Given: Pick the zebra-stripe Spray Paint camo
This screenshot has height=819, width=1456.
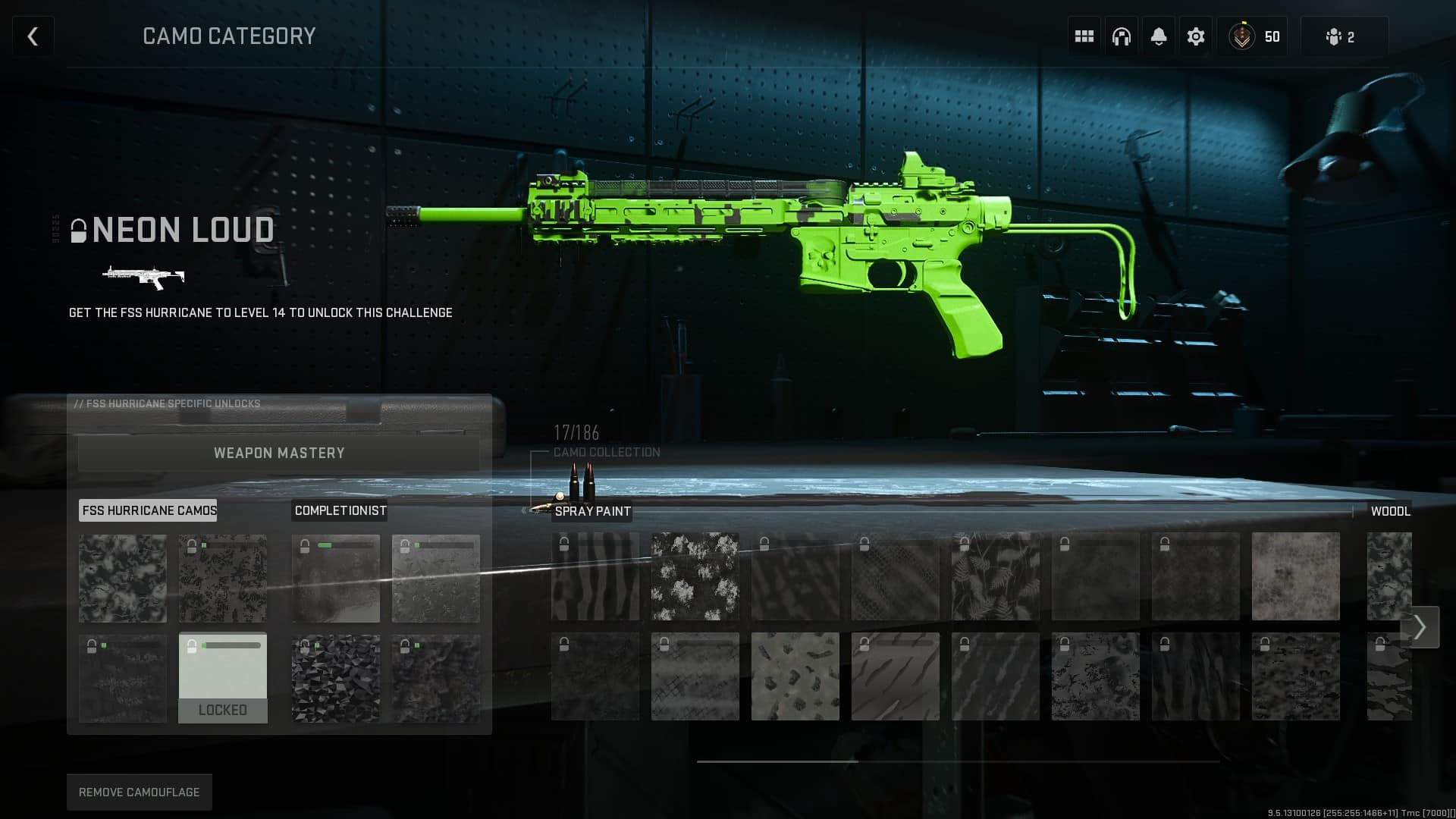Looking at the screenshot, I should 595,578.
